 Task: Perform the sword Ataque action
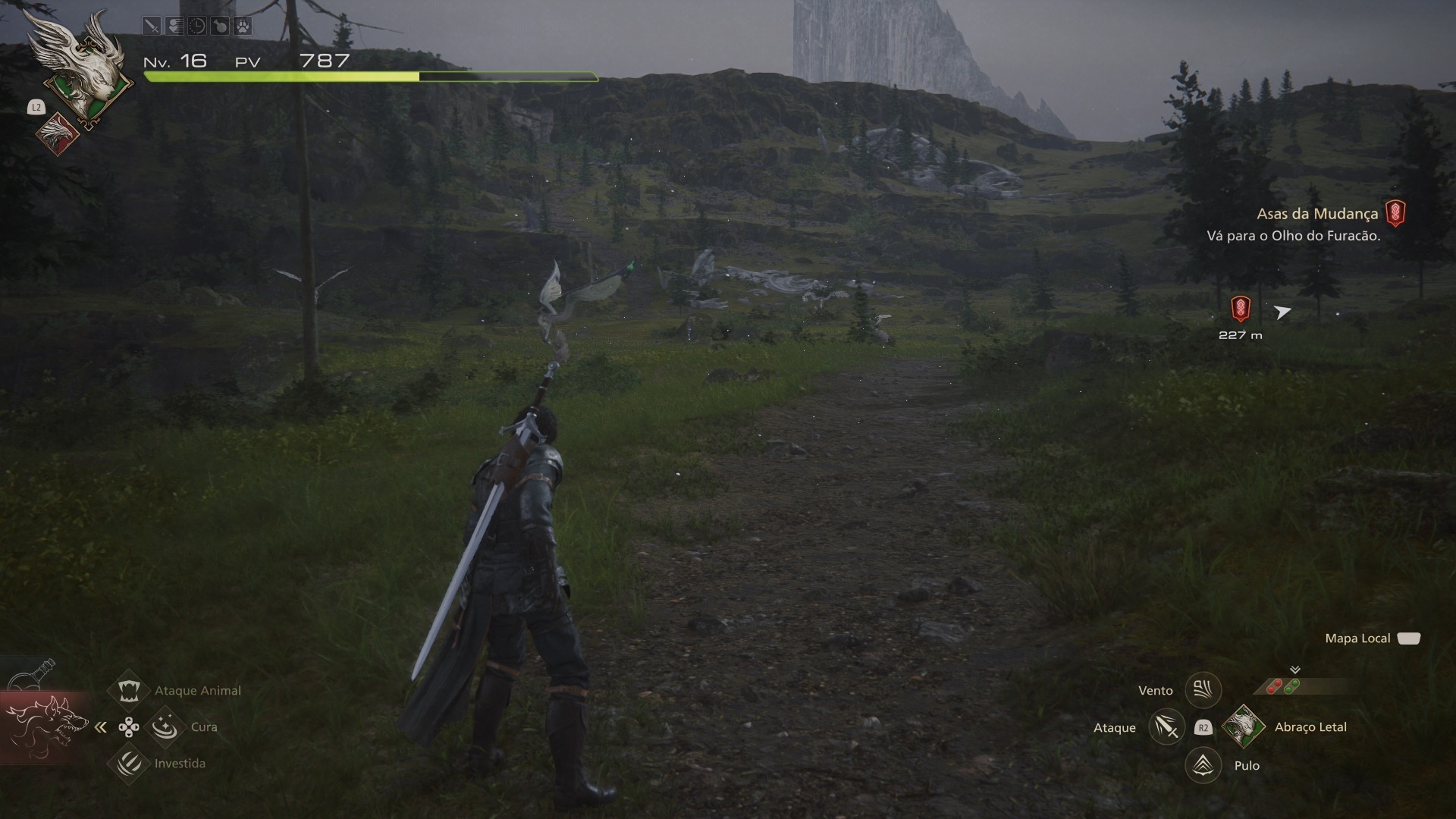(x=1166, y=727)
